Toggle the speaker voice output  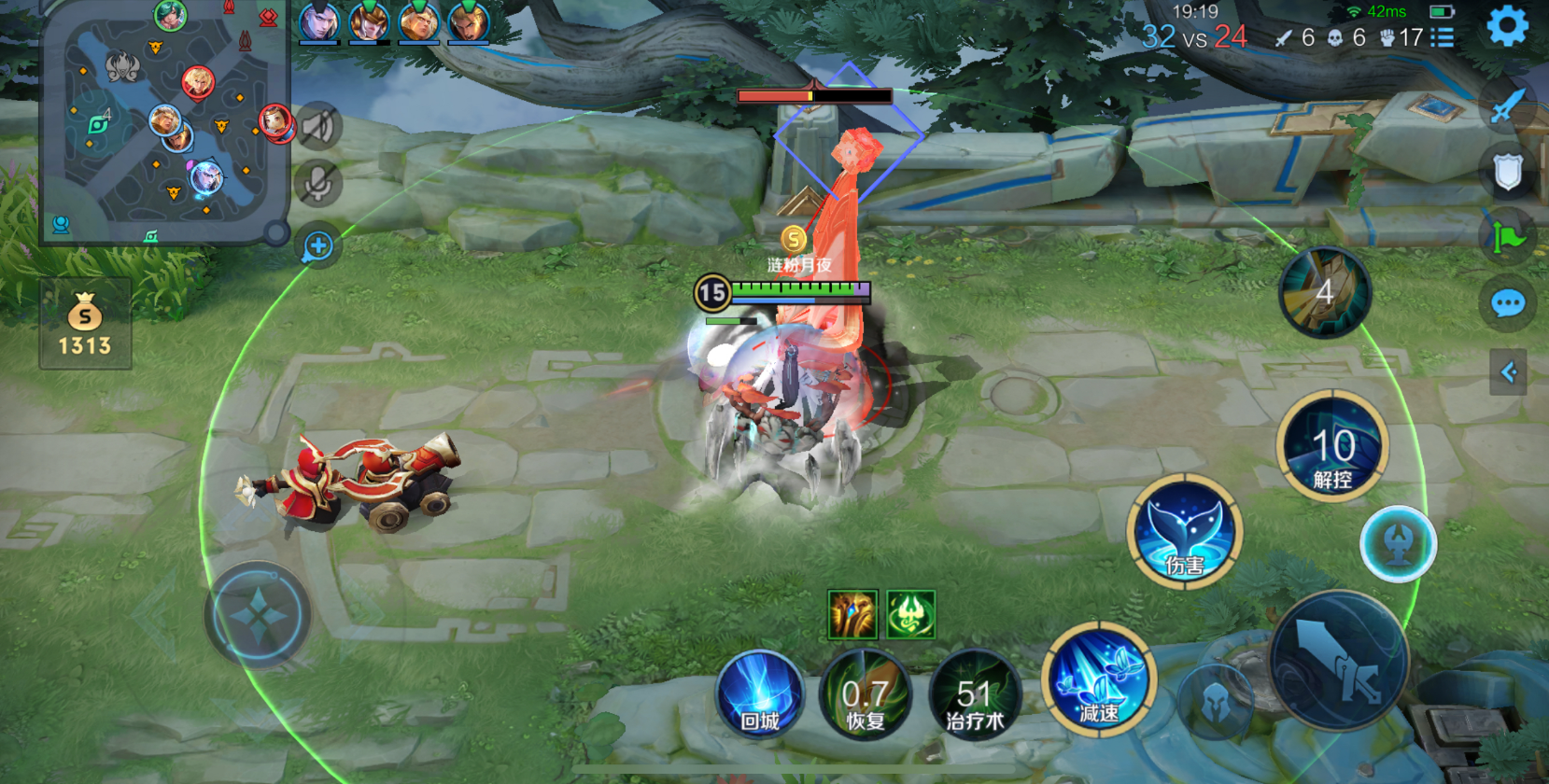pyautogui.click(x=317, y=126)
